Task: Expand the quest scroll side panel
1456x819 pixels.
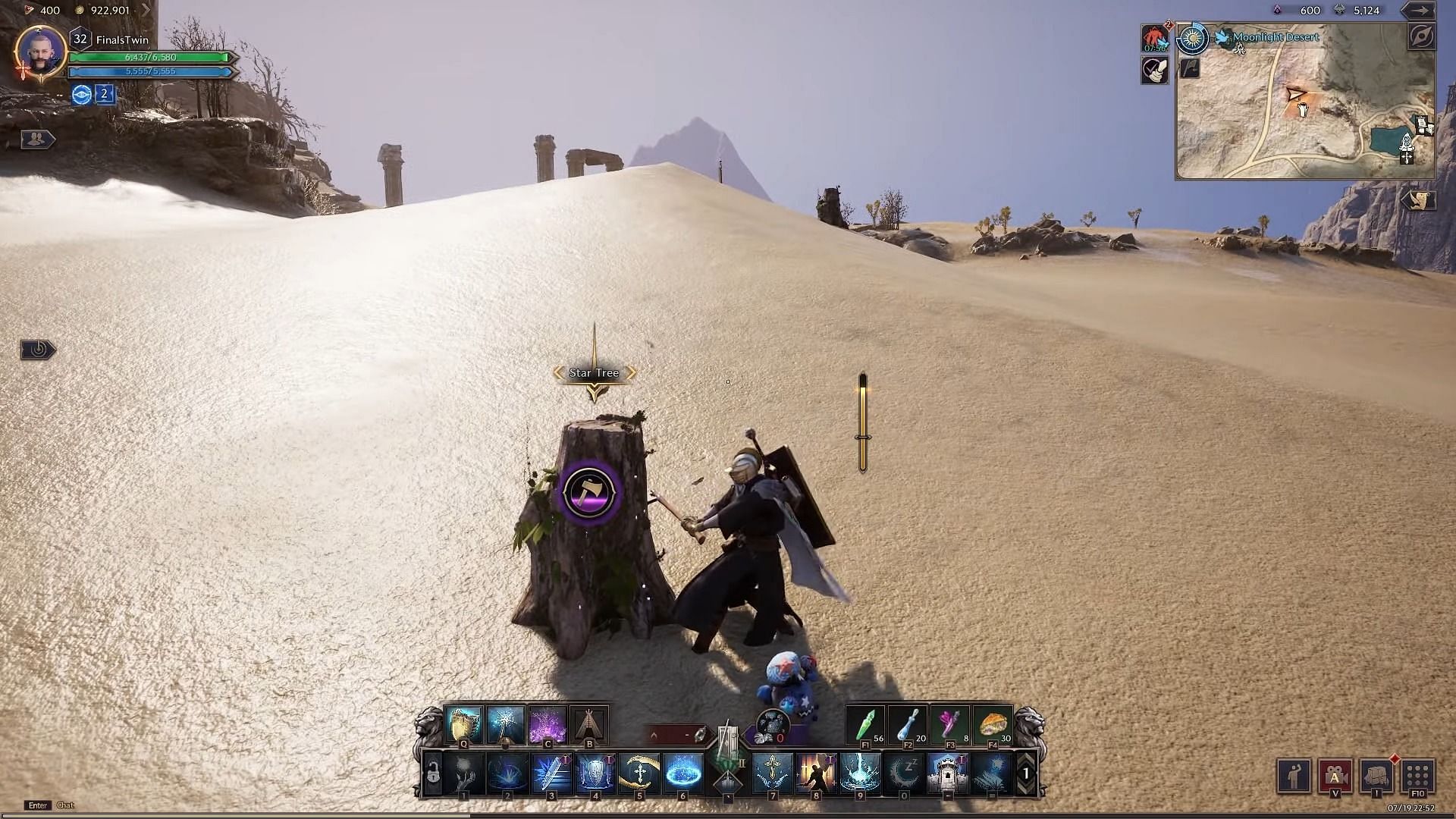Action: 1417,200
